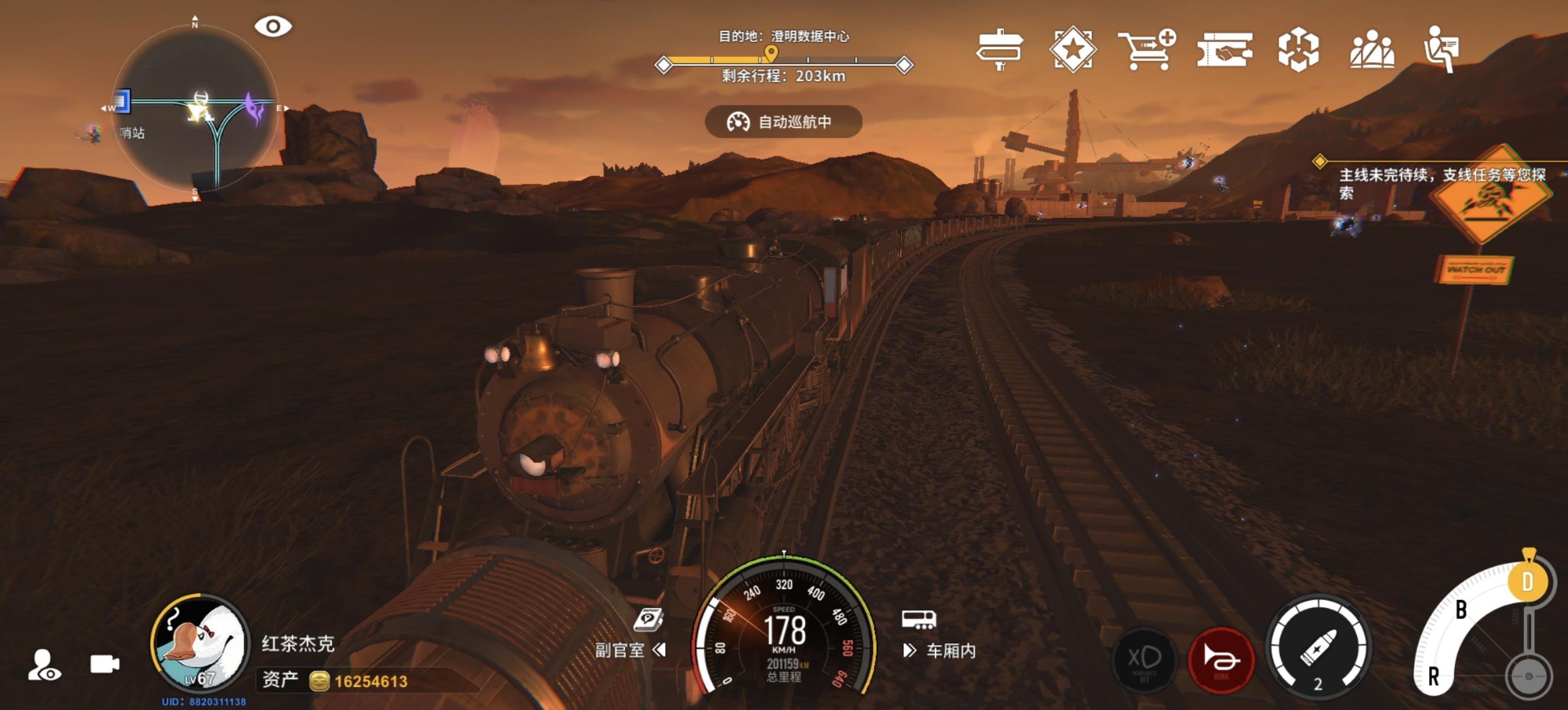Click the video camera icon

pos(105,664)
